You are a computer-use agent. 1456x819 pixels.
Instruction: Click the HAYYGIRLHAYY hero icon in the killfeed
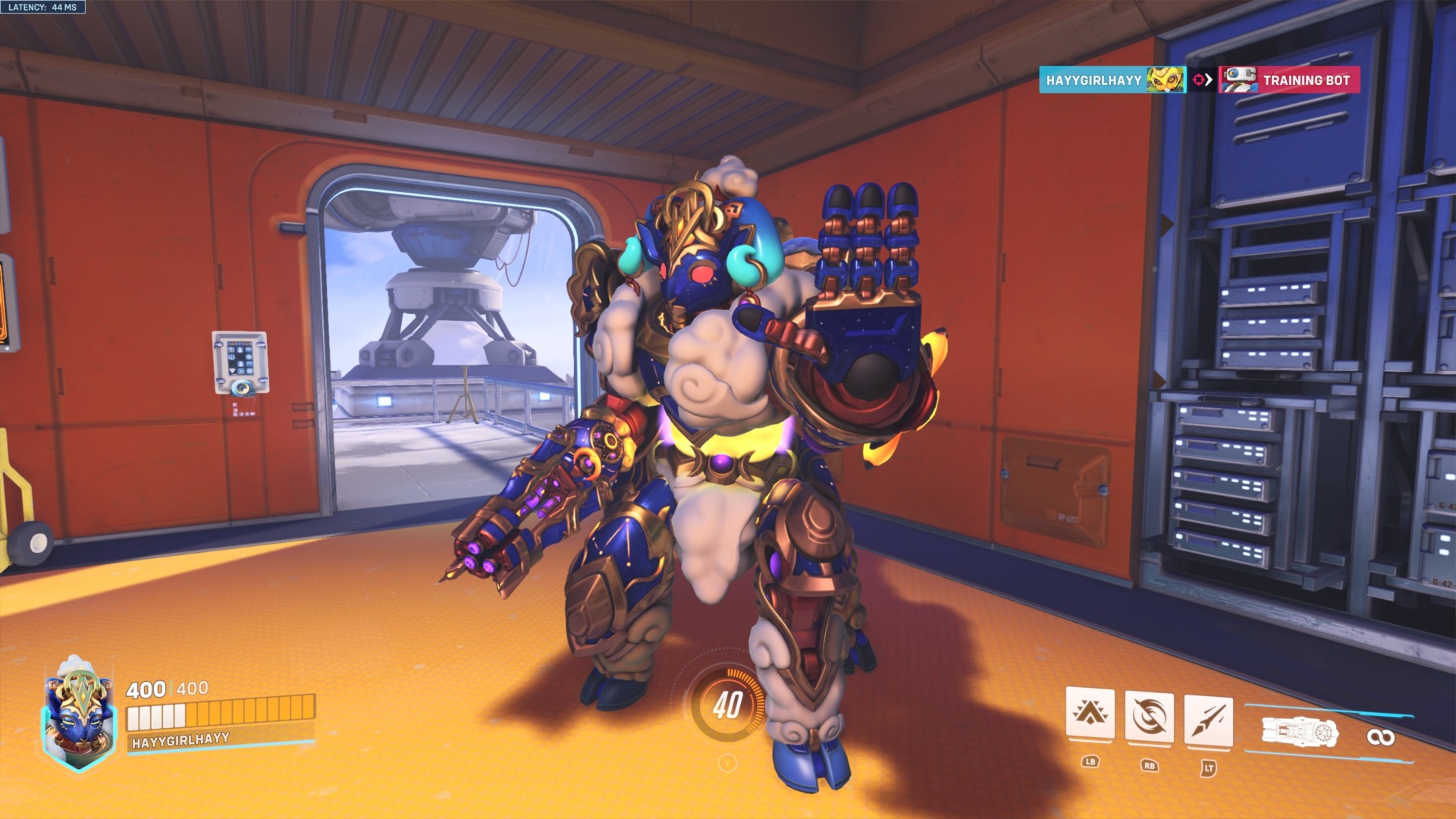(x=1166, y=78)
